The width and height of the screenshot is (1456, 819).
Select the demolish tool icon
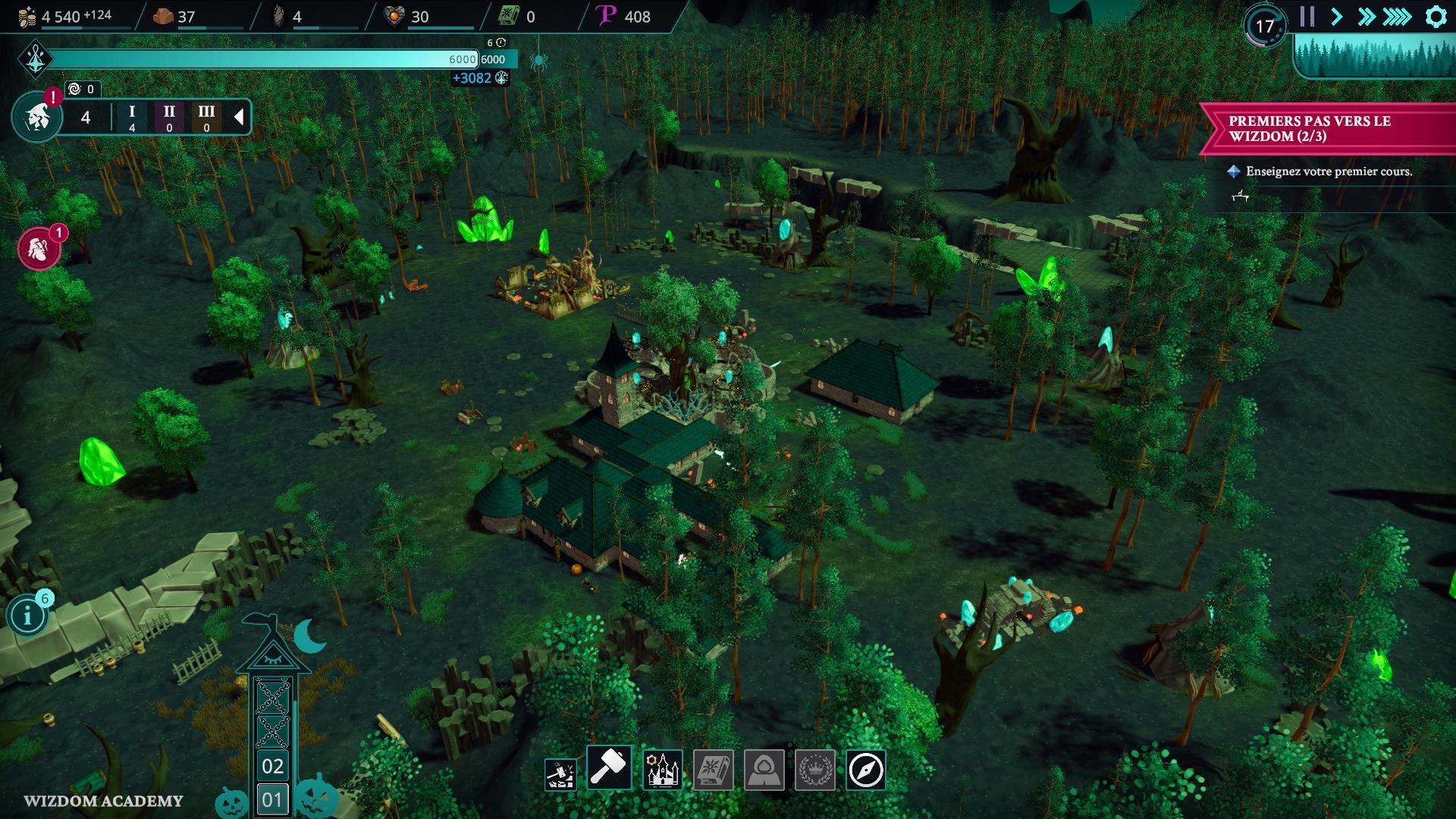tap(560, 772)
